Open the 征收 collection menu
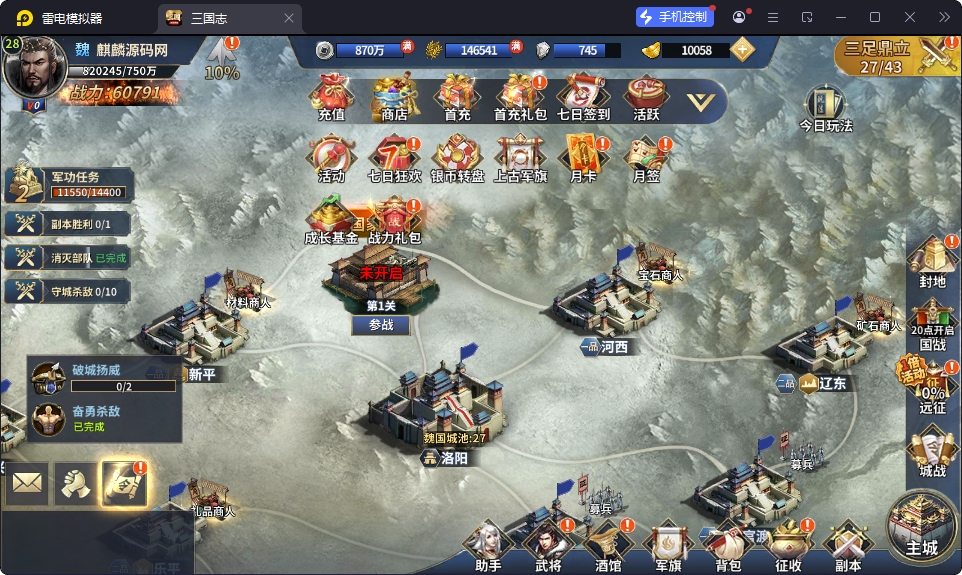 pos(788,546)
